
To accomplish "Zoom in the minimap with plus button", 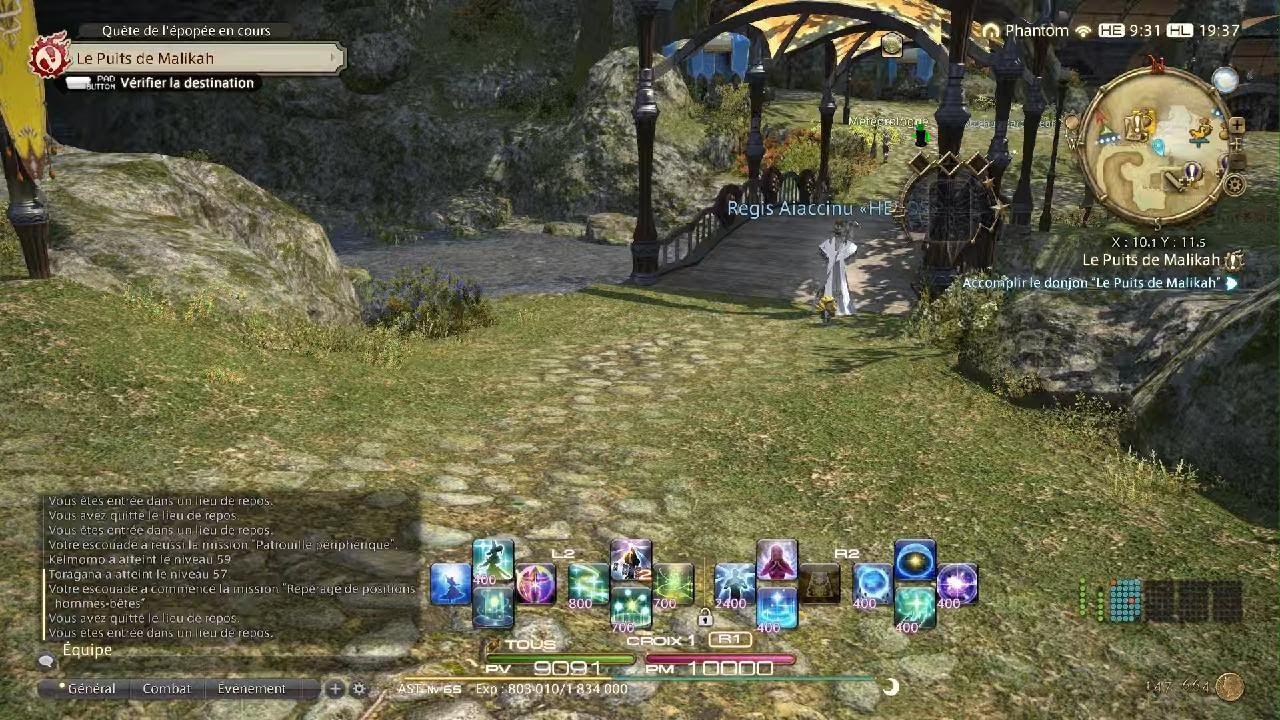I will pyautogui.click(x=1237, y=126).
